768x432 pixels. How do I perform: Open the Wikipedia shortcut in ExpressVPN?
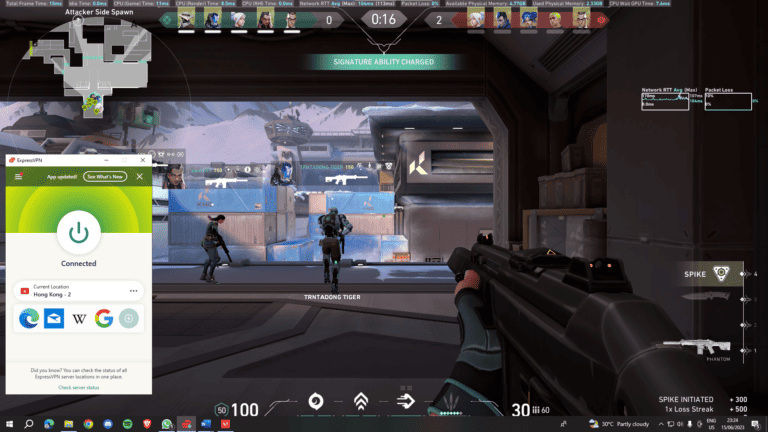tap(78, 319)
